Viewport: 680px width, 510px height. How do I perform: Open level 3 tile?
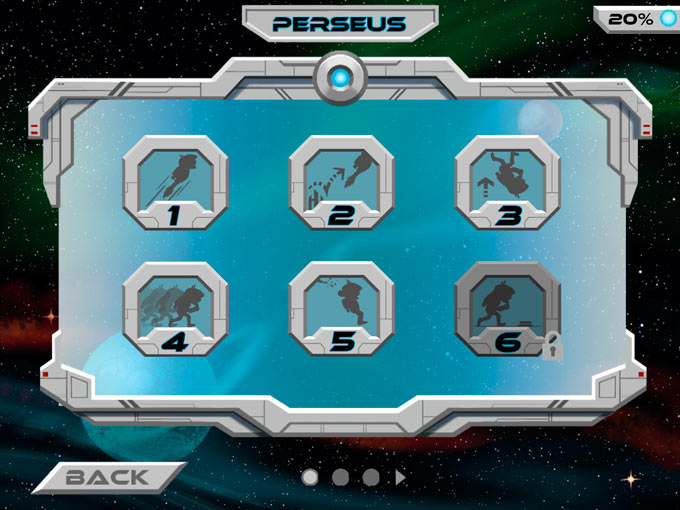tap(507, 183)
